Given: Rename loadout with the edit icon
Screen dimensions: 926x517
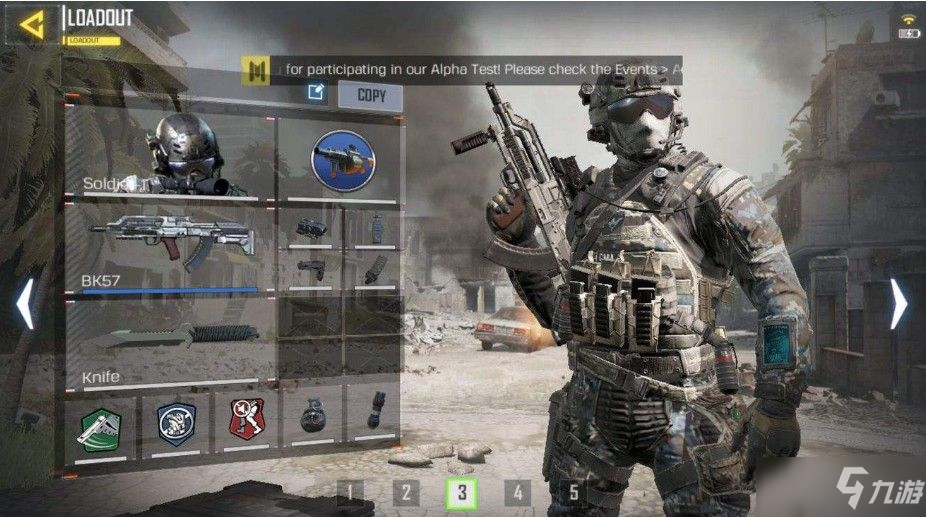Looking at the screenshot, I should 316,93.
